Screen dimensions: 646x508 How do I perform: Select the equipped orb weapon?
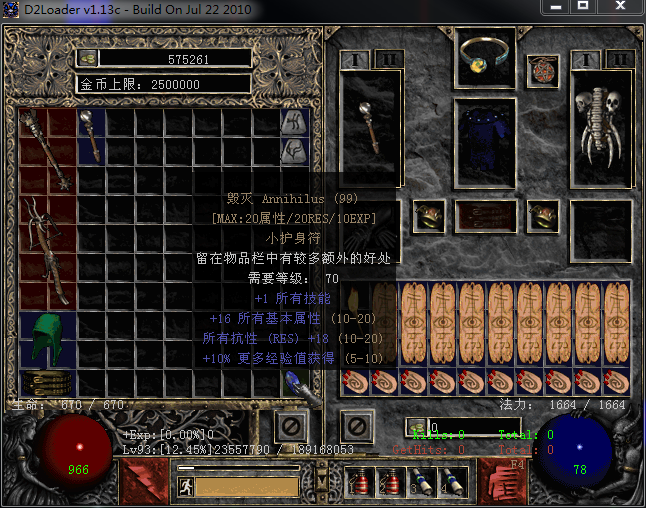(370, 128)
